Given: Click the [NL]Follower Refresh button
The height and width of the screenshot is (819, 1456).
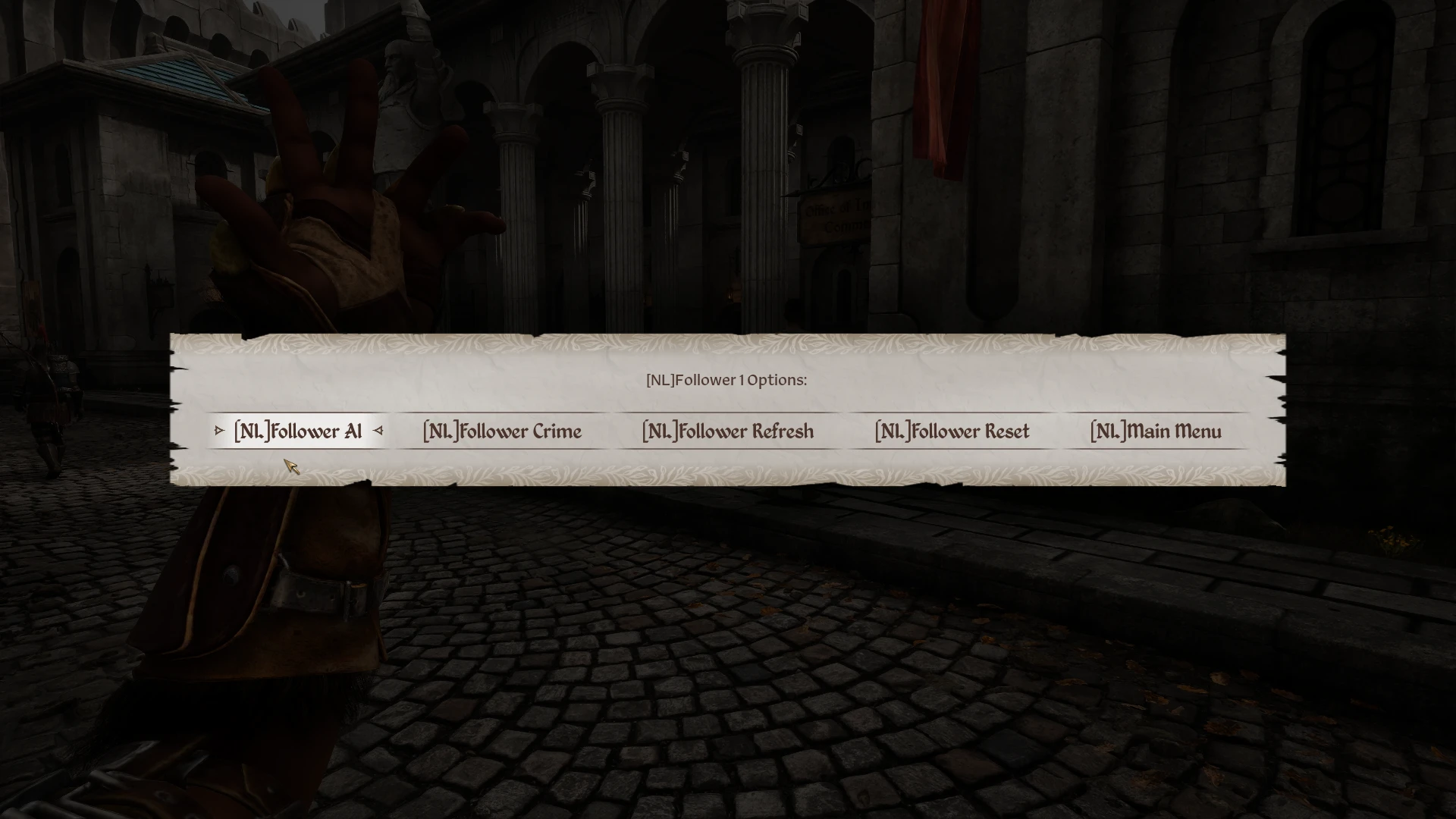Looking at the screenshot, I should click(x=727, y=431).
